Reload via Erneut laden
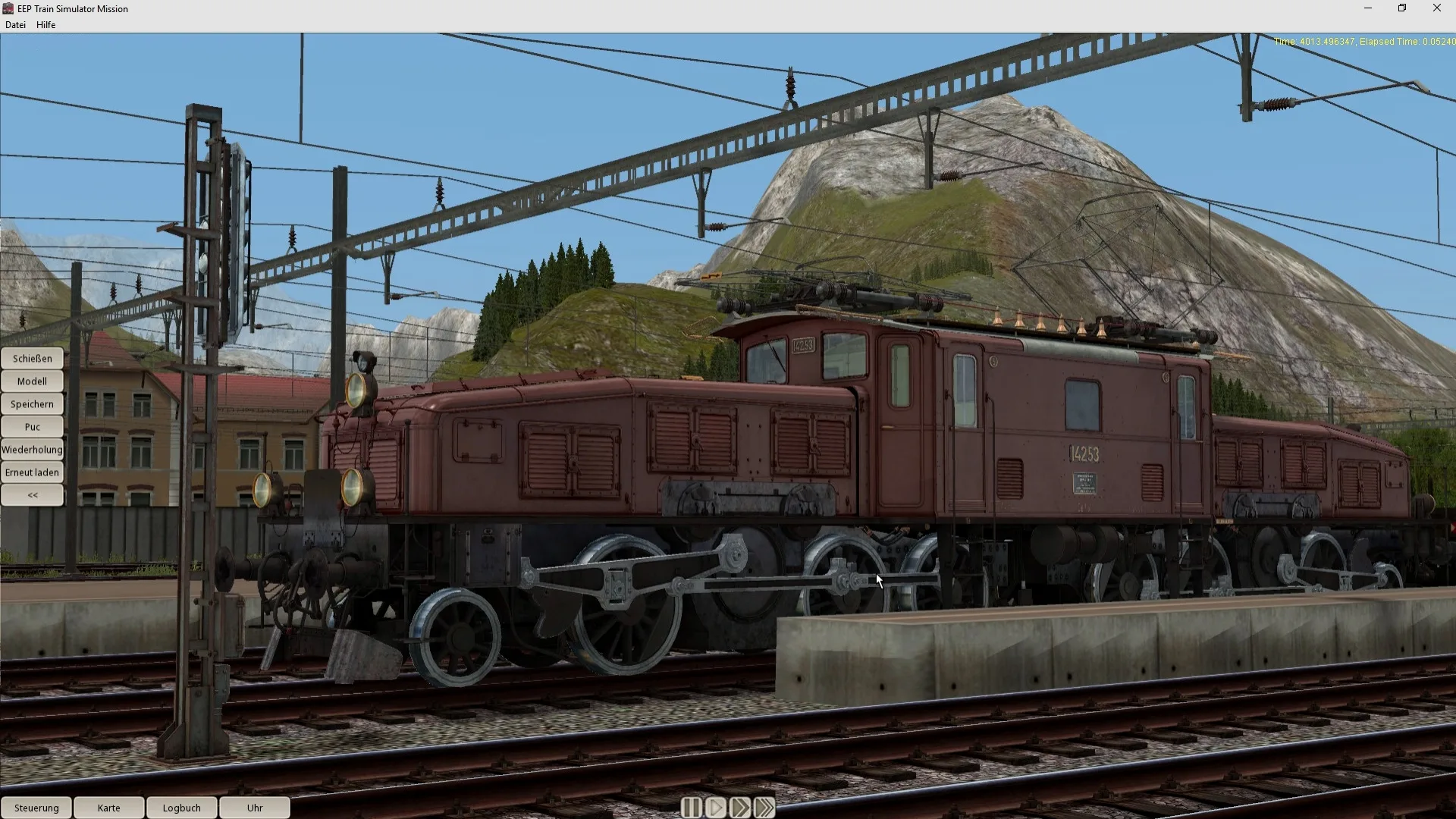1456x819 pixels. click(x=32, y=472)
